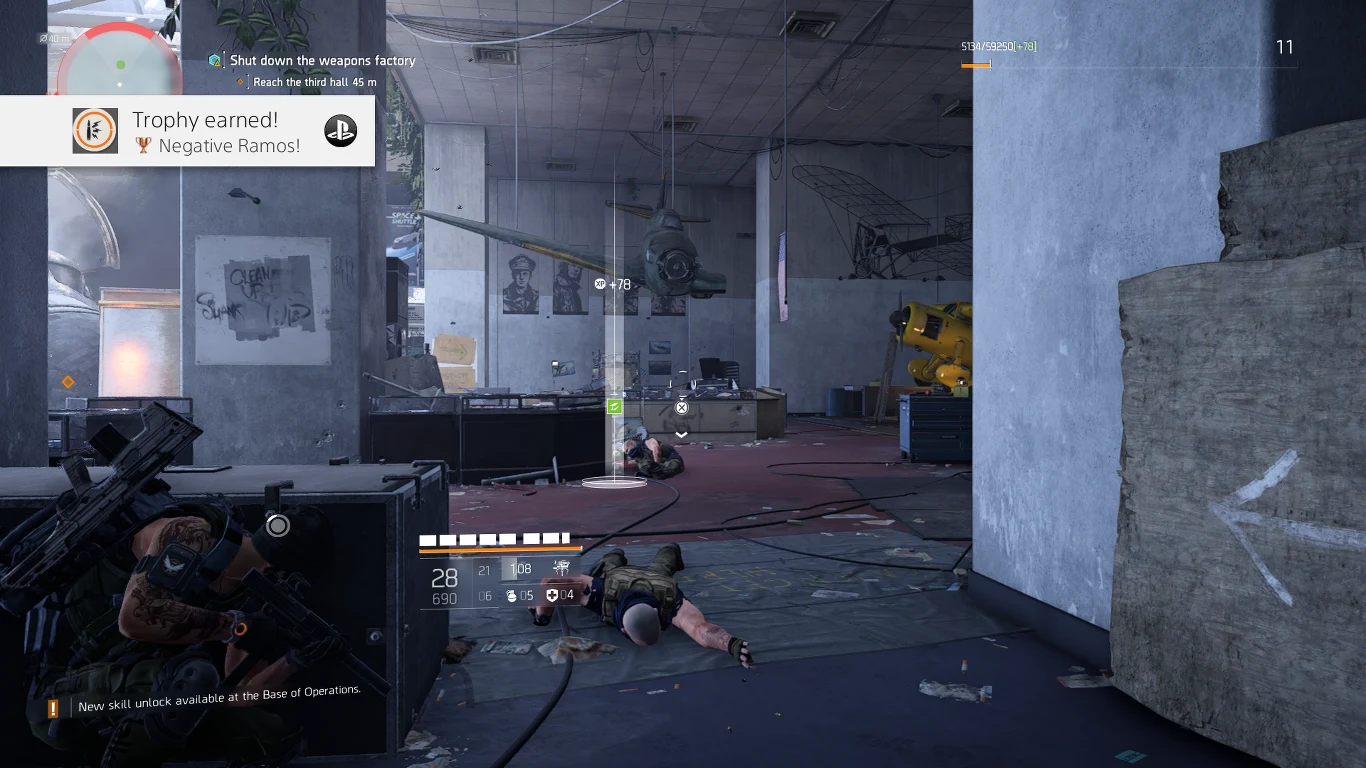Select the grenade icon showing 05 count
The image size is (1366, 768).
[x=512, y=594]
